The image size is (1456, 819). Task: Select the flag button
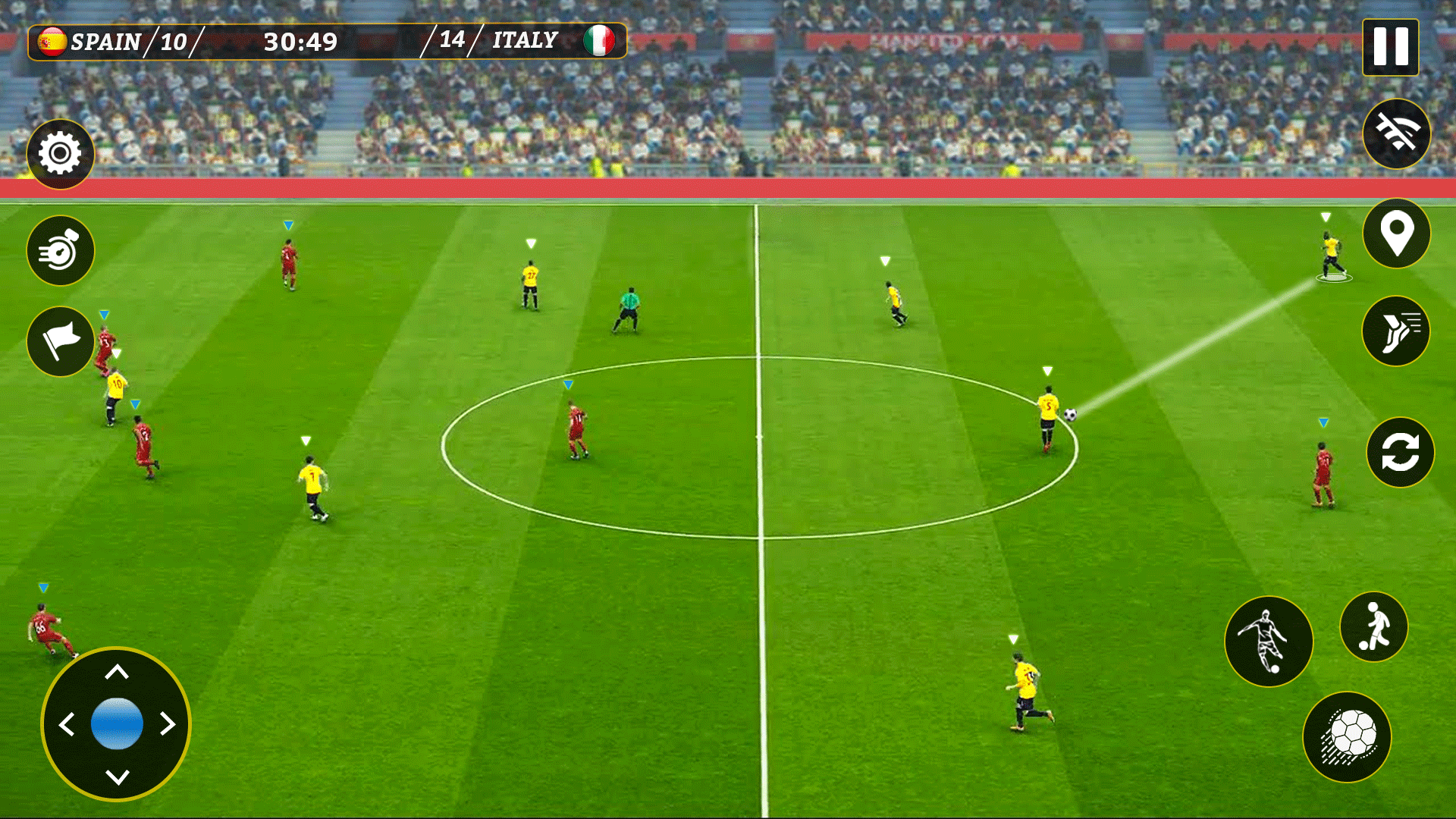[60, 341]
